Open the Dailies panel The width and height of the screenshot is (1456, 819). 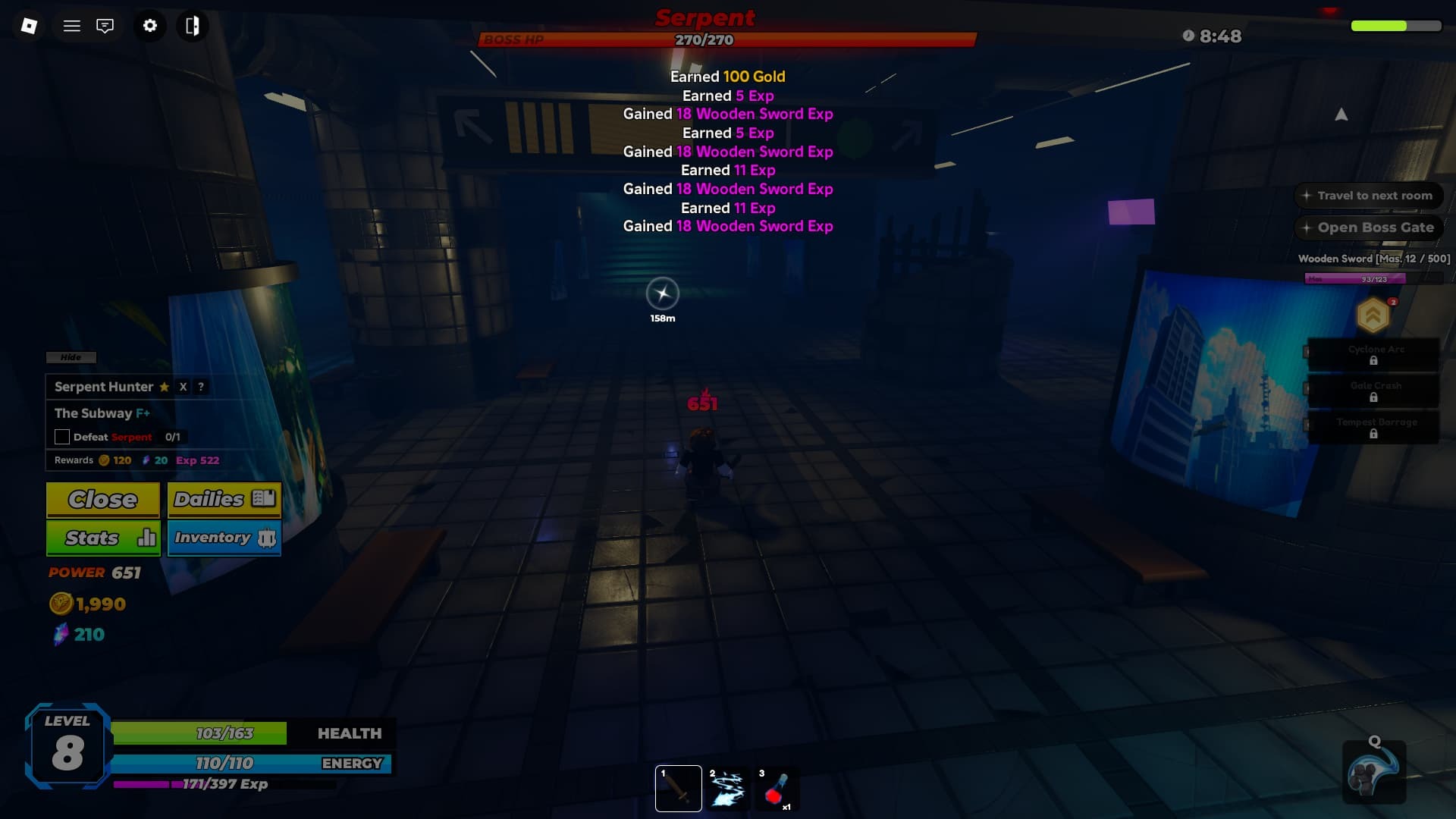224,499
